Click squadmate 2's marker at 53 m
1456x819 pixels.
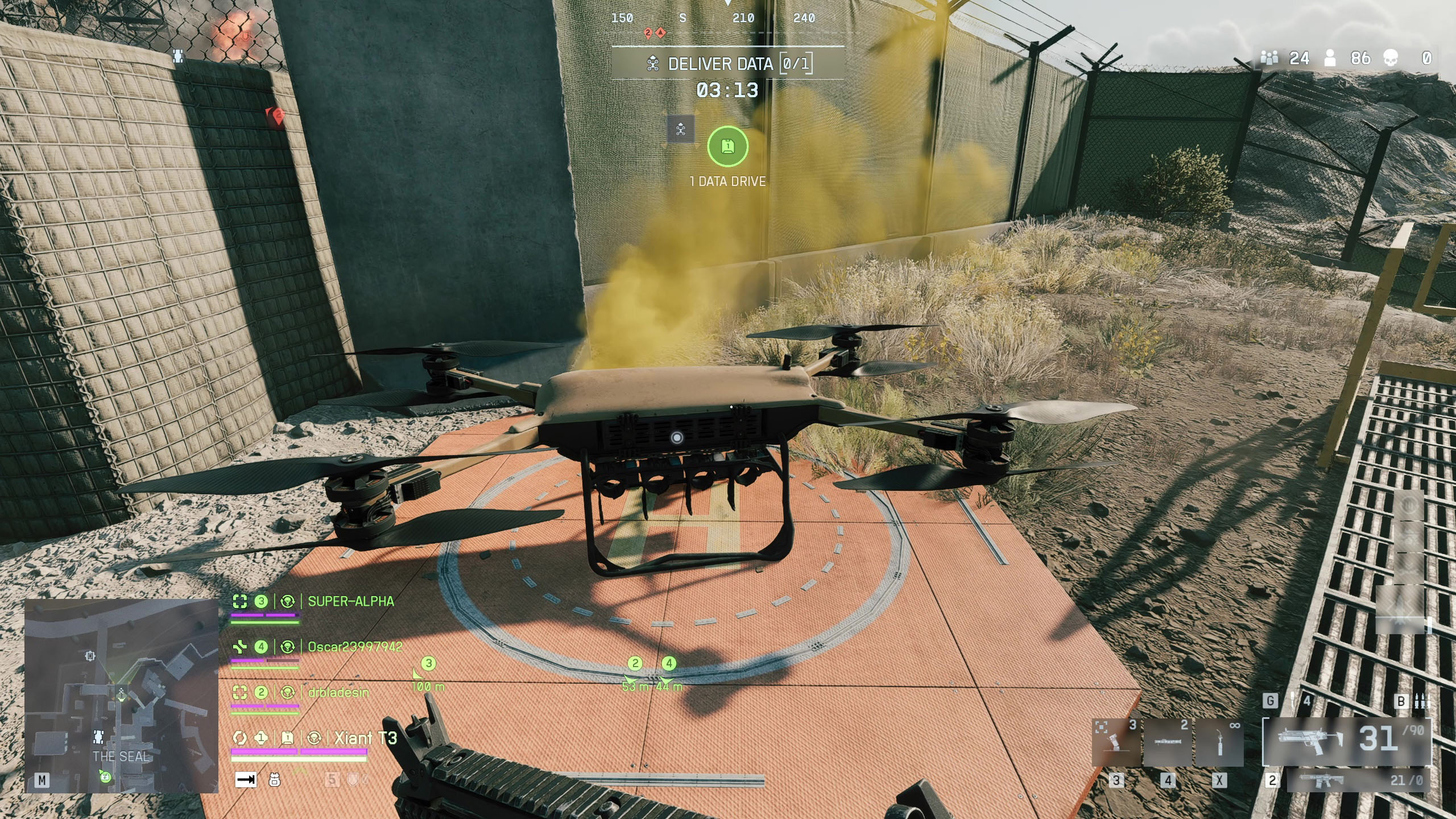(x=635, y=664)
